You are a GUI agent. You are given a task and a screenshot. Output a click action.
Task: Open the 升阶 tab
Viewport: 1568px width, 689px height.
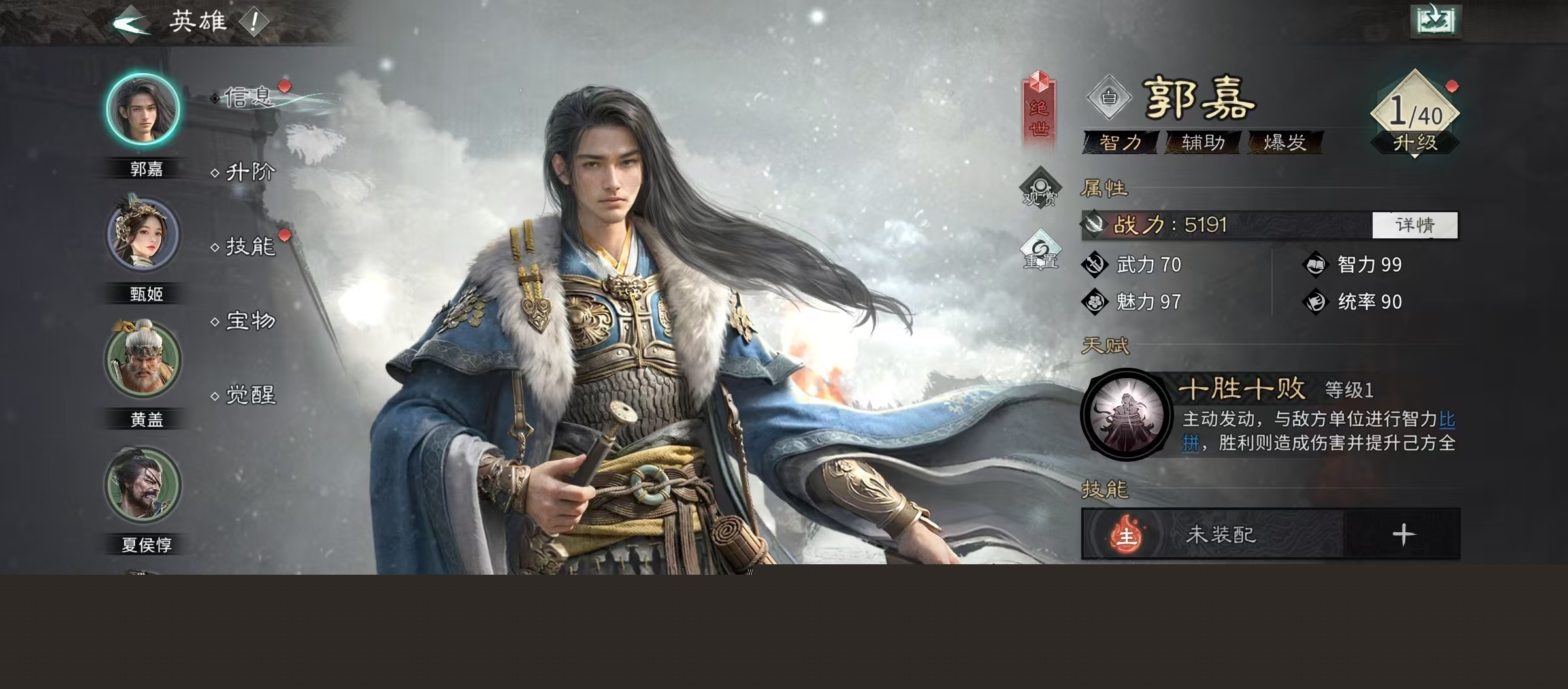[x=250, y=172]
